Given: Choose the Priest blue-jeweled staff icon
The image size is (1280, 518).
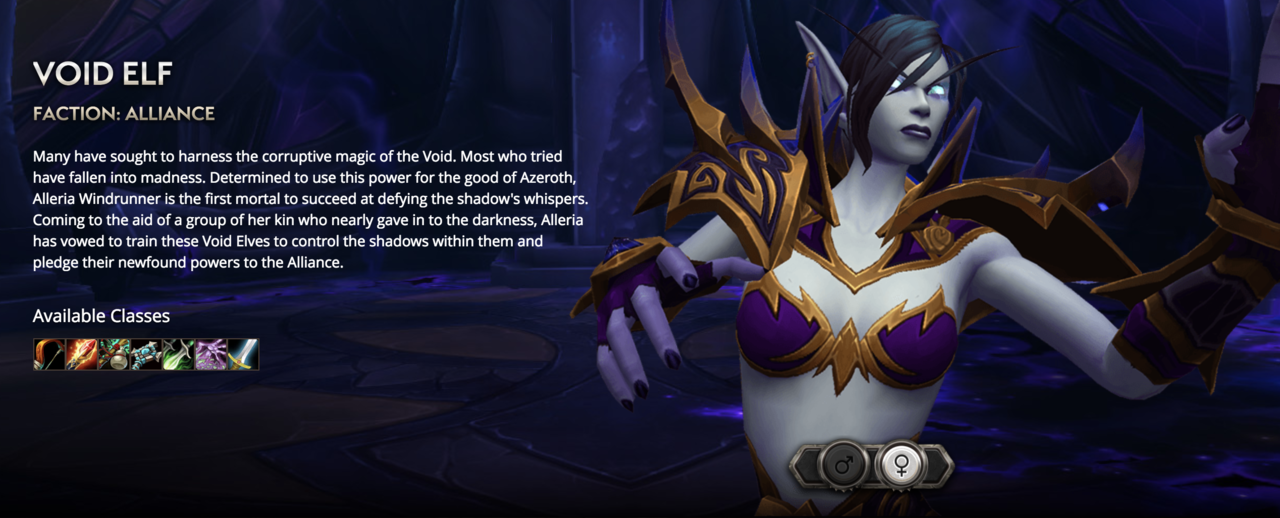Looking at the screenshot, I should (x=146, y=355).
